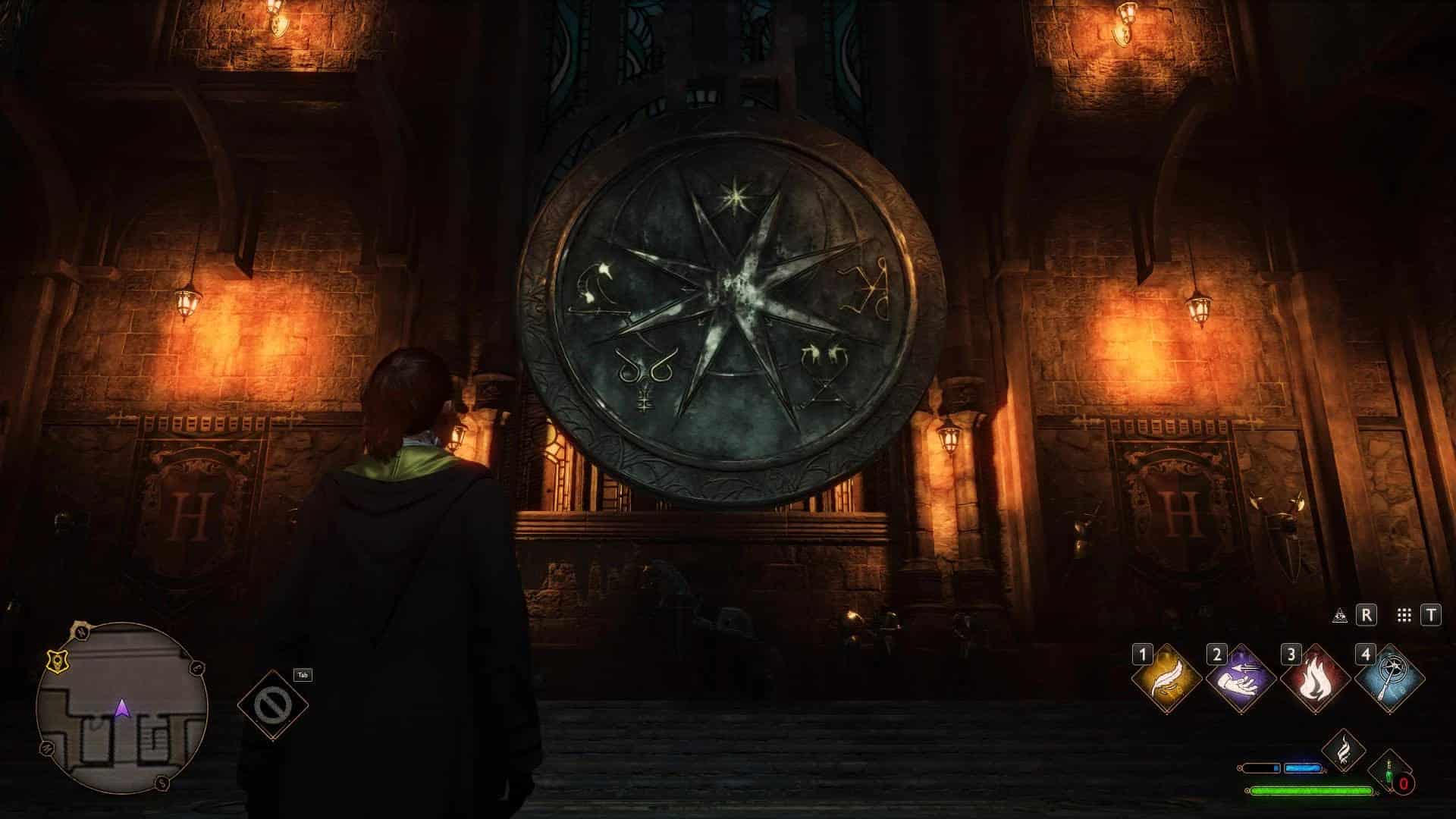Open the empty tool wheel slot
This screenshot has width=1456, height=819.
click(x=272, y=705)
